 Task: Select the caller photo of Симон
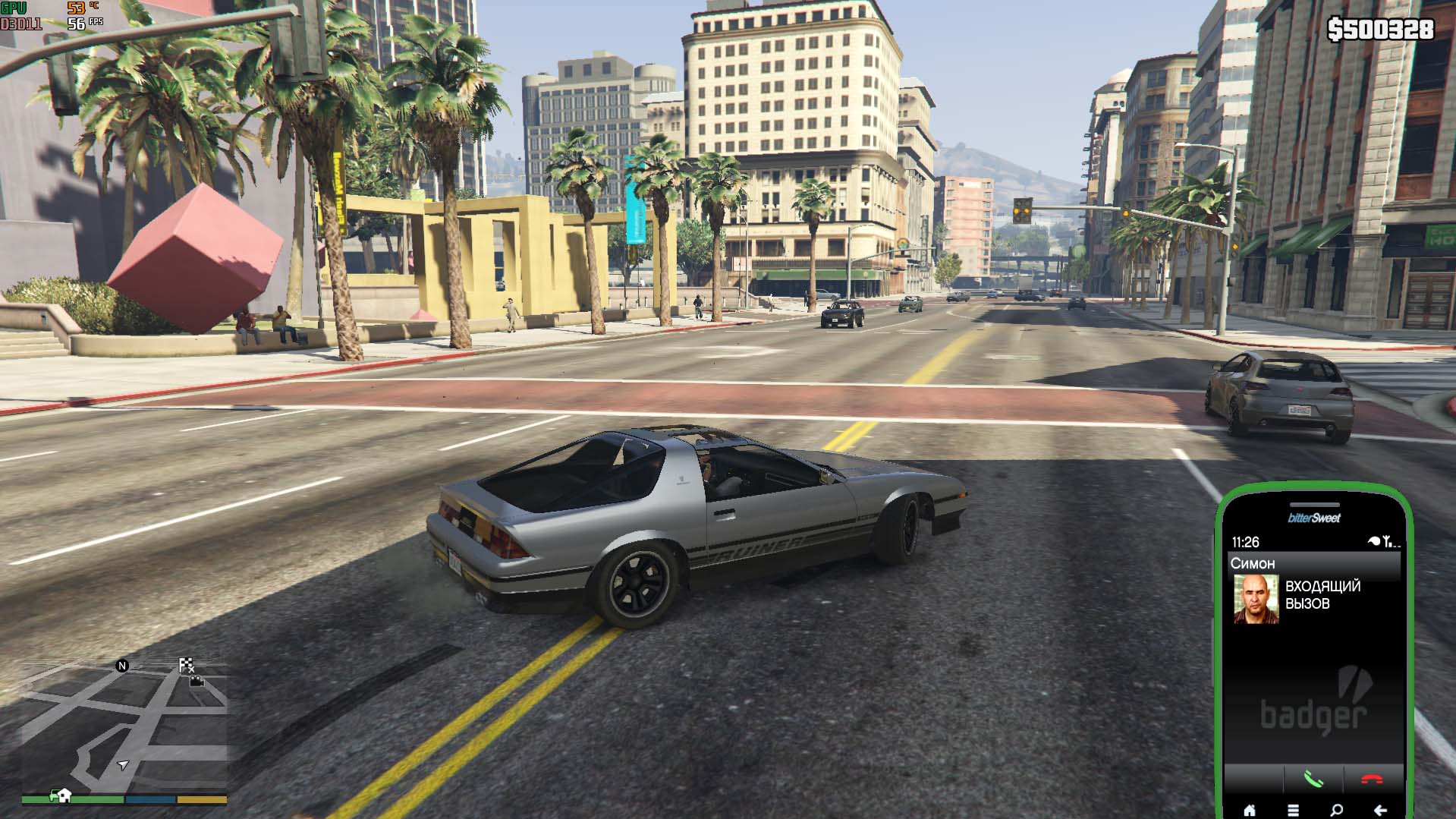(1256, 599)
